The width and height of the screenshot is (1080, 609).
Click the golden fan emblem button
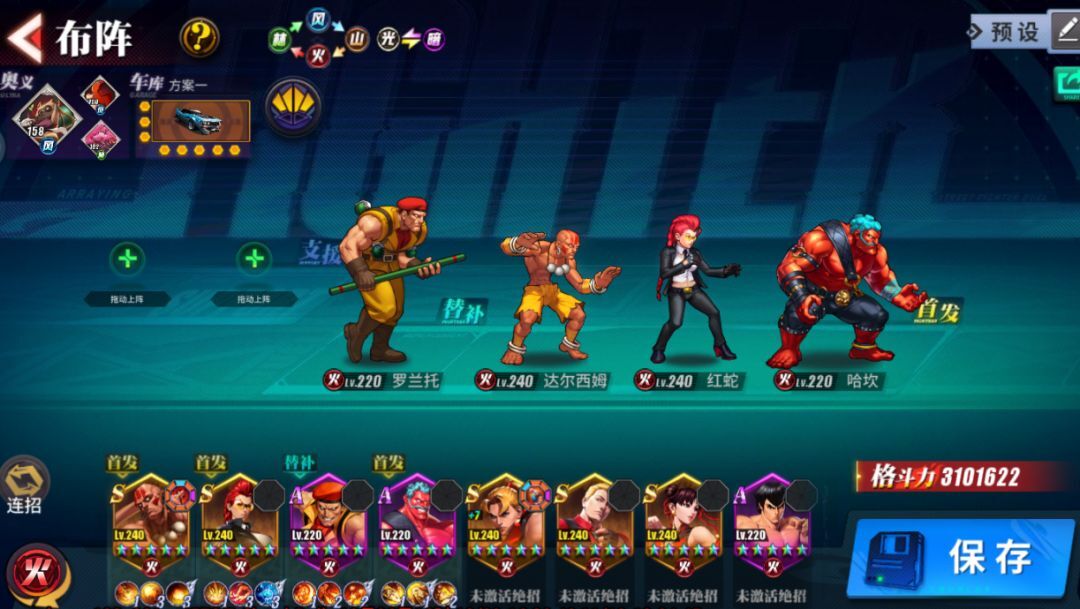tap(293, 106)
